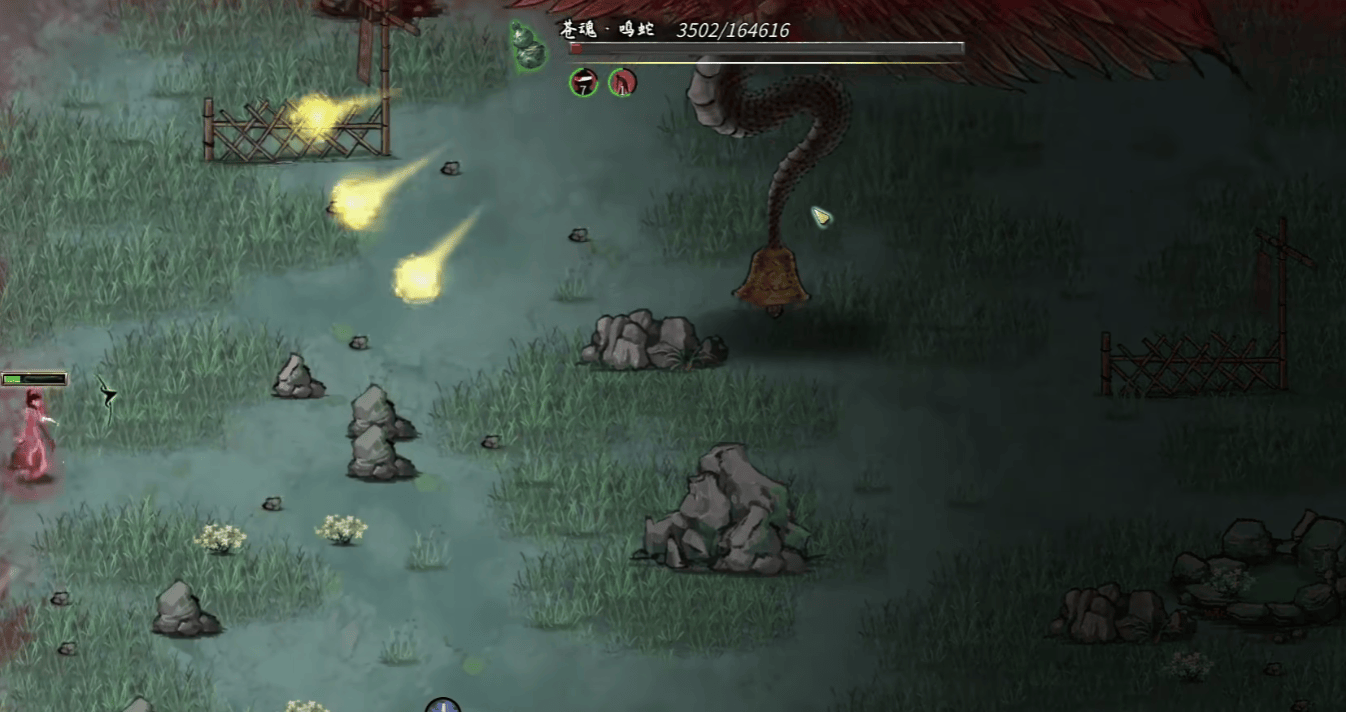Inspect the boss status icon showing 7

[x=584, y=82]
